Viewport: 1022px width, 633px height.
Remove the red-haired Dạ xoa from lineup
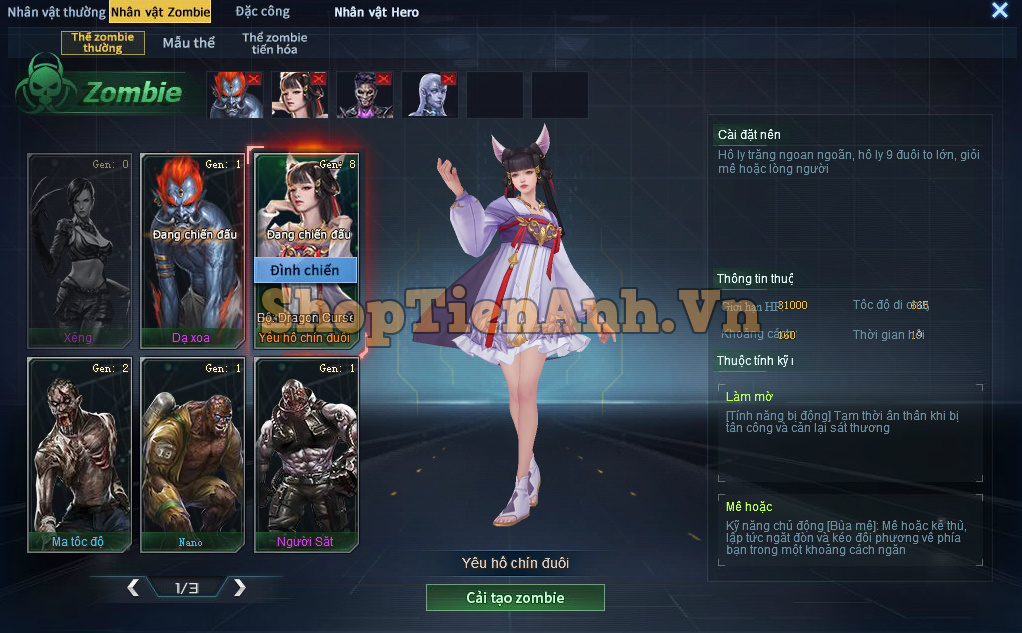click(254, 78)
